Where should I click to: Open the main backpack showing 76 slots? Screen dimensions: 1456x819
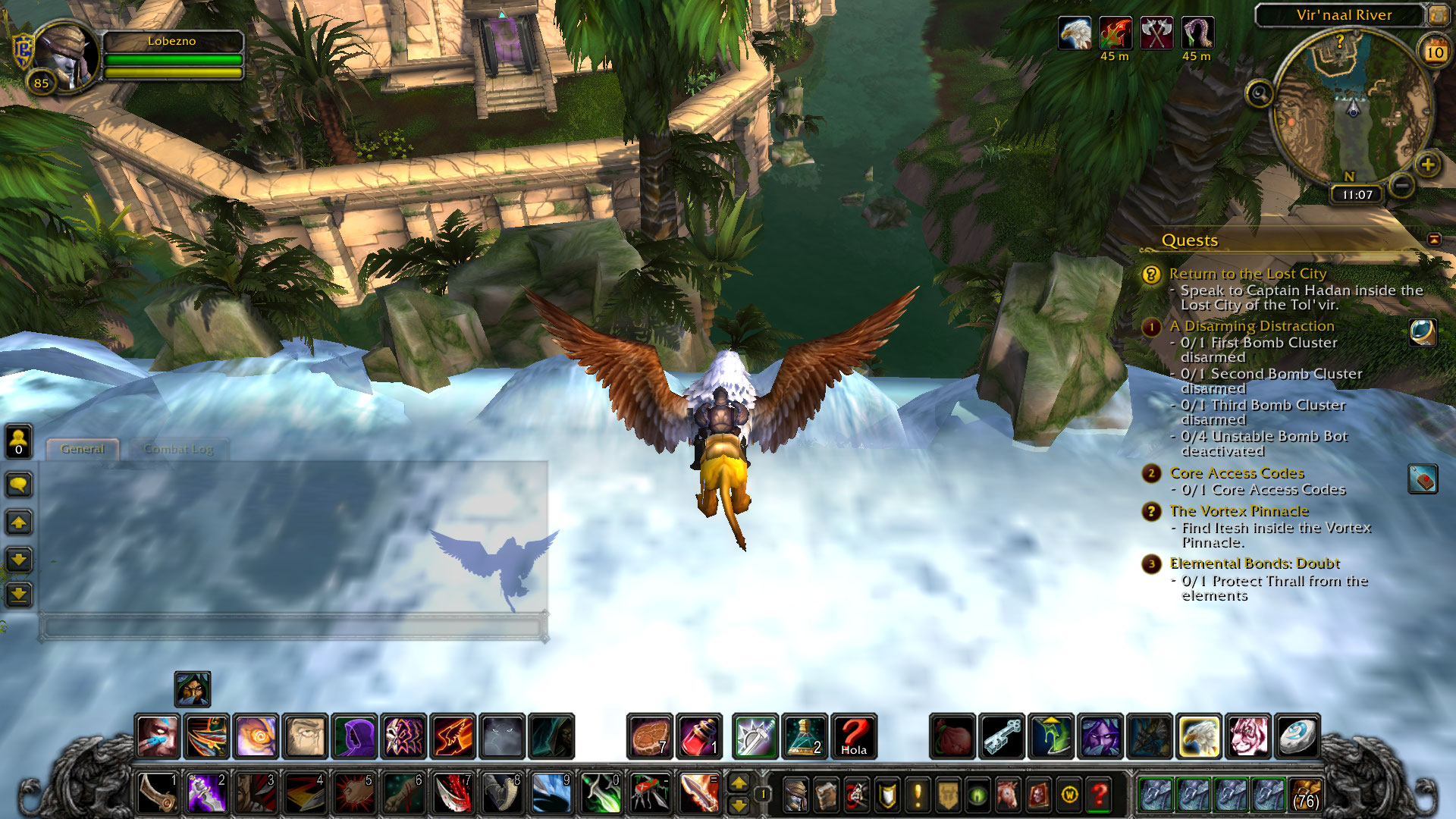point(1305,795)
